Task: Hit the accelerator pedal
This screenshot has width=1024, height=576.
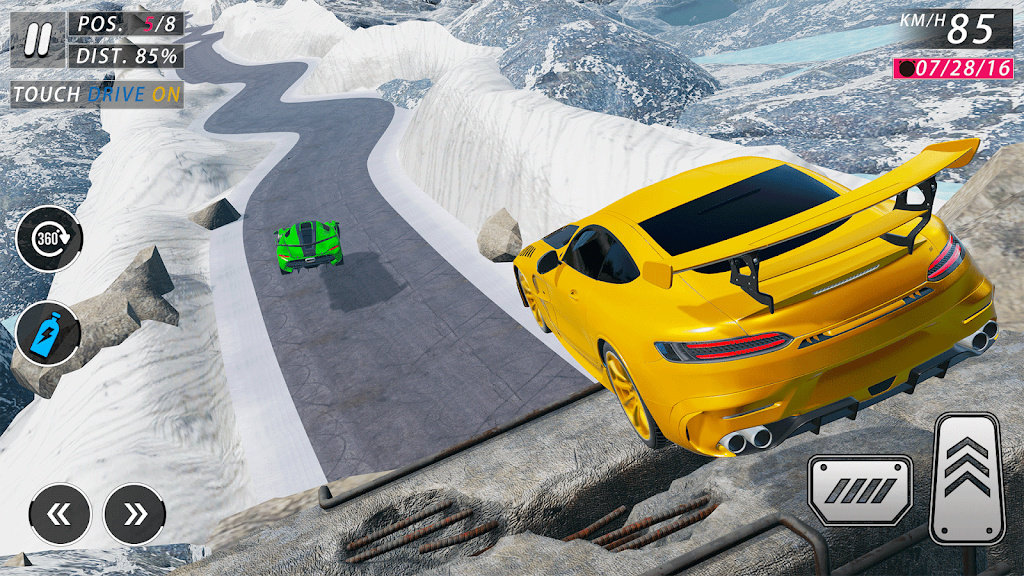Action: tap(966, 478)
